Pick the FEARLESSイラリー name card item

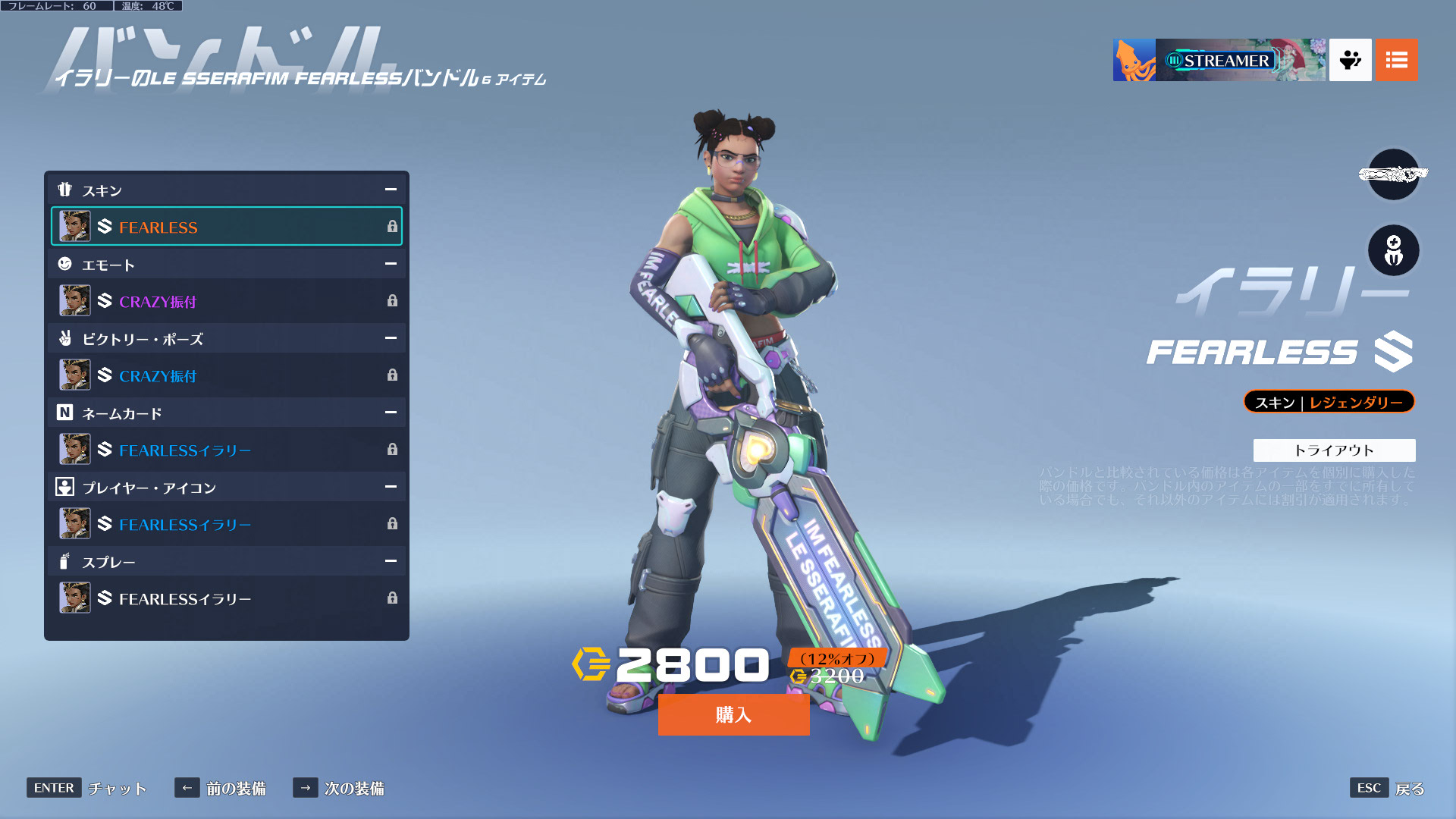226,450
